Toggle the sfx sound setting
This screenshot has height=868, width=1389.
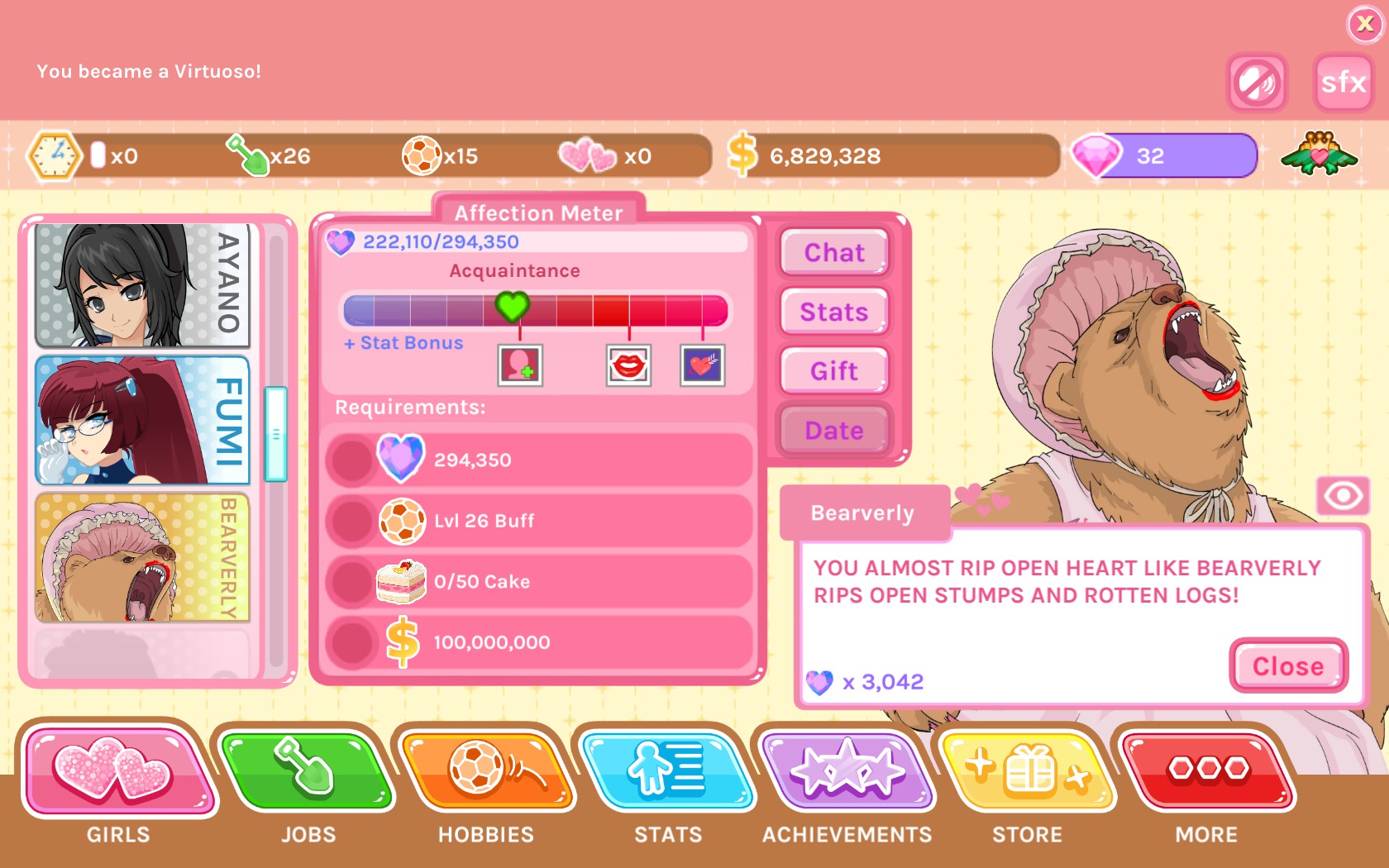coord(1343,82)
